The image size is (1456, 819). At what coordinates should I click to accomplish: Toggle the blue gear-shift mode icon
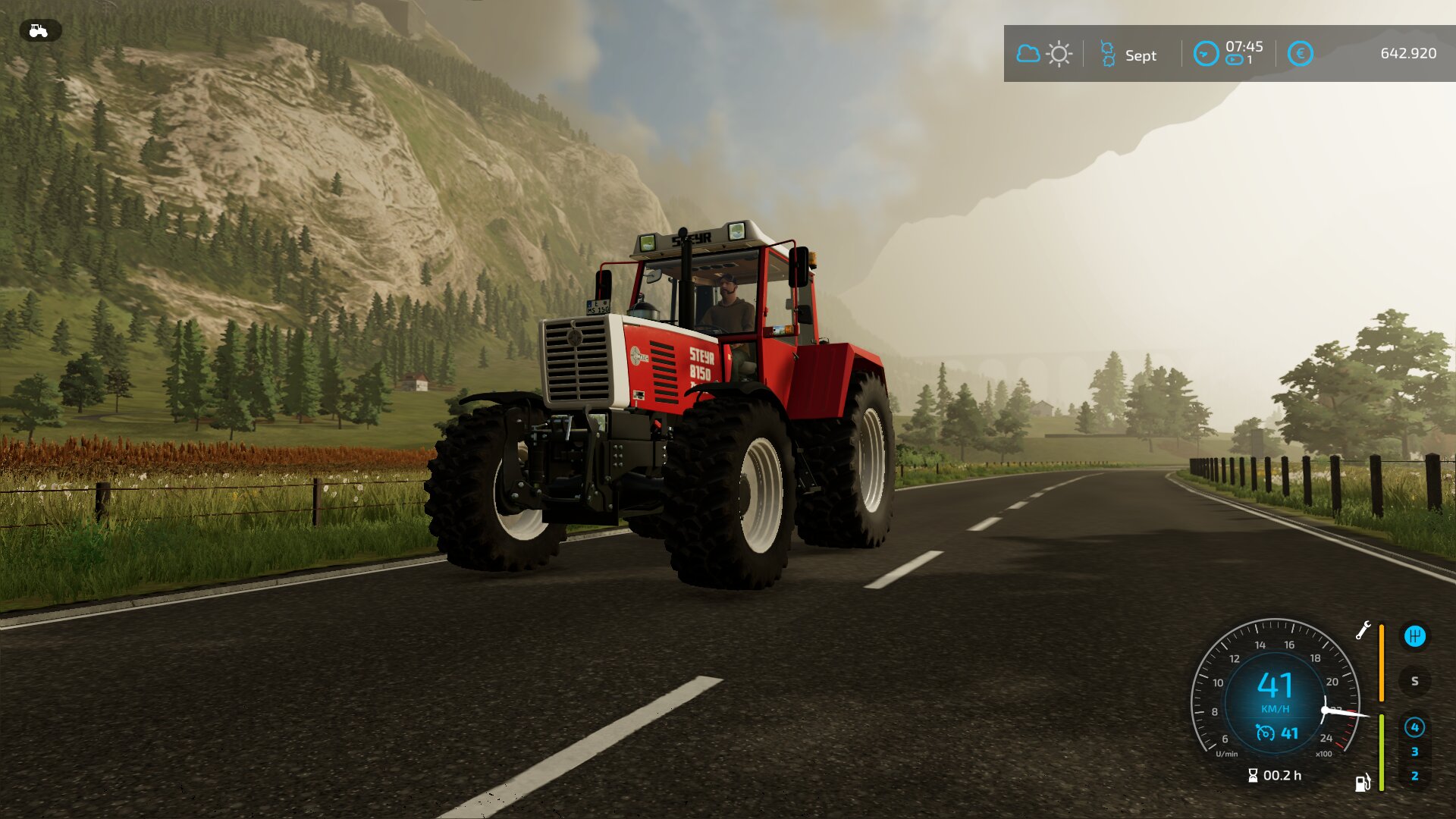tap(1414, 636)
